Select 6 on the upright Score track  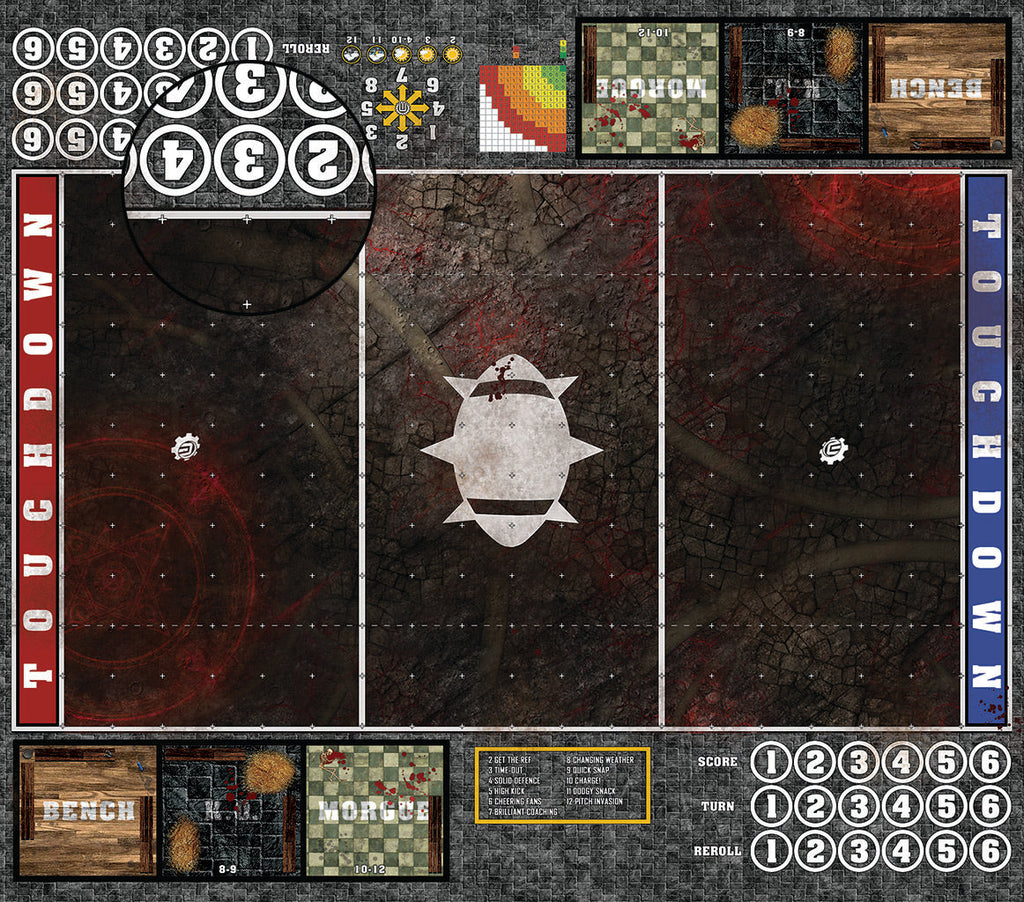990,763
